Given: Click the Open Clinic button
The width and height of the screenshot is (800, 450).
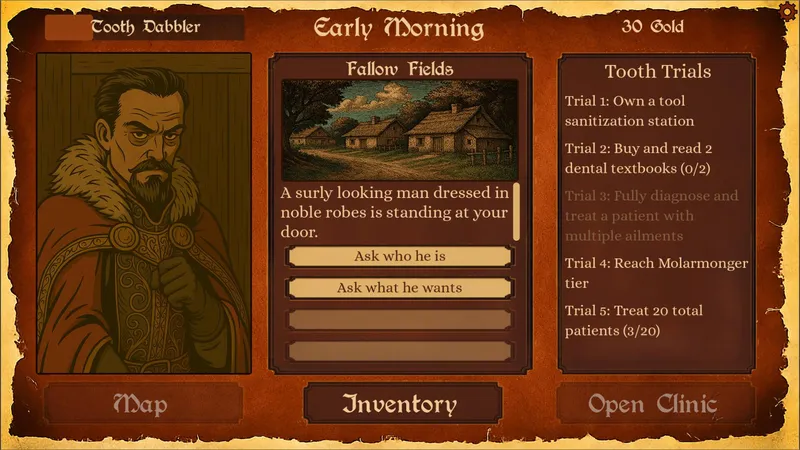Looking at the screenshot, I should 654,404.
